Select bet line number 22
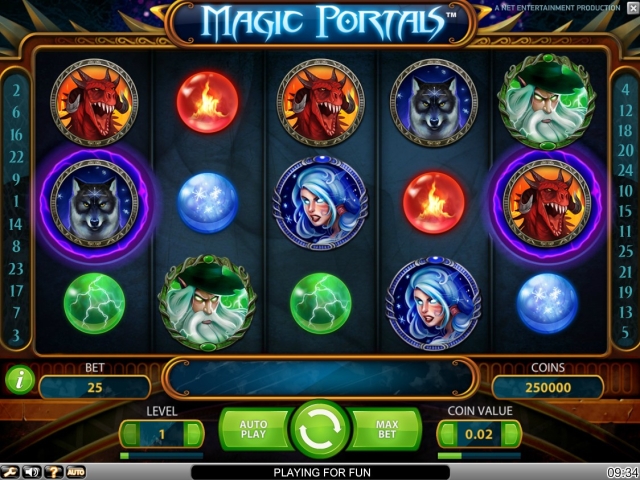Screen dimensions: 640x480 pos(16,156)
